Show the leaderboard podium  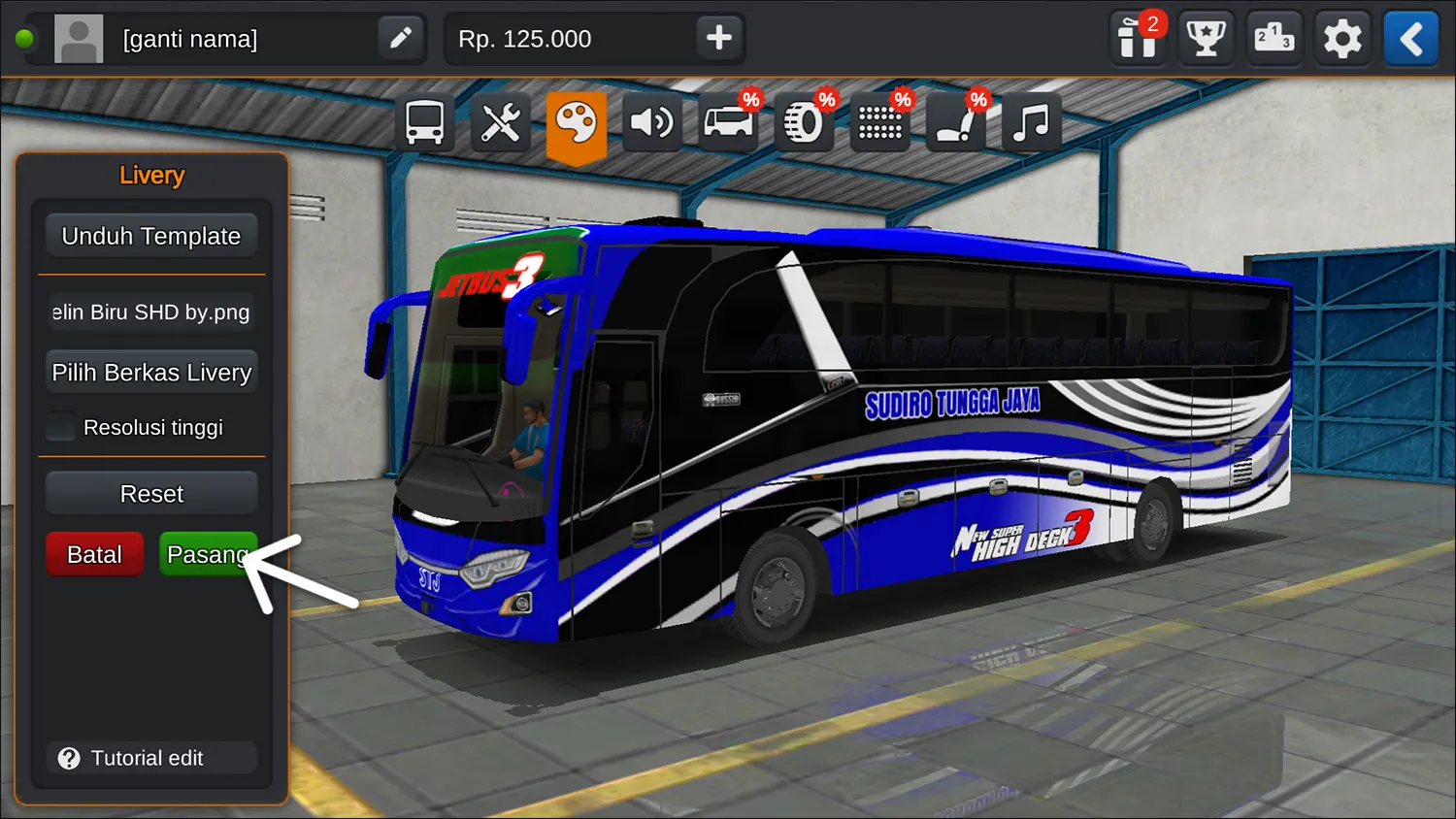(1274, 39)
